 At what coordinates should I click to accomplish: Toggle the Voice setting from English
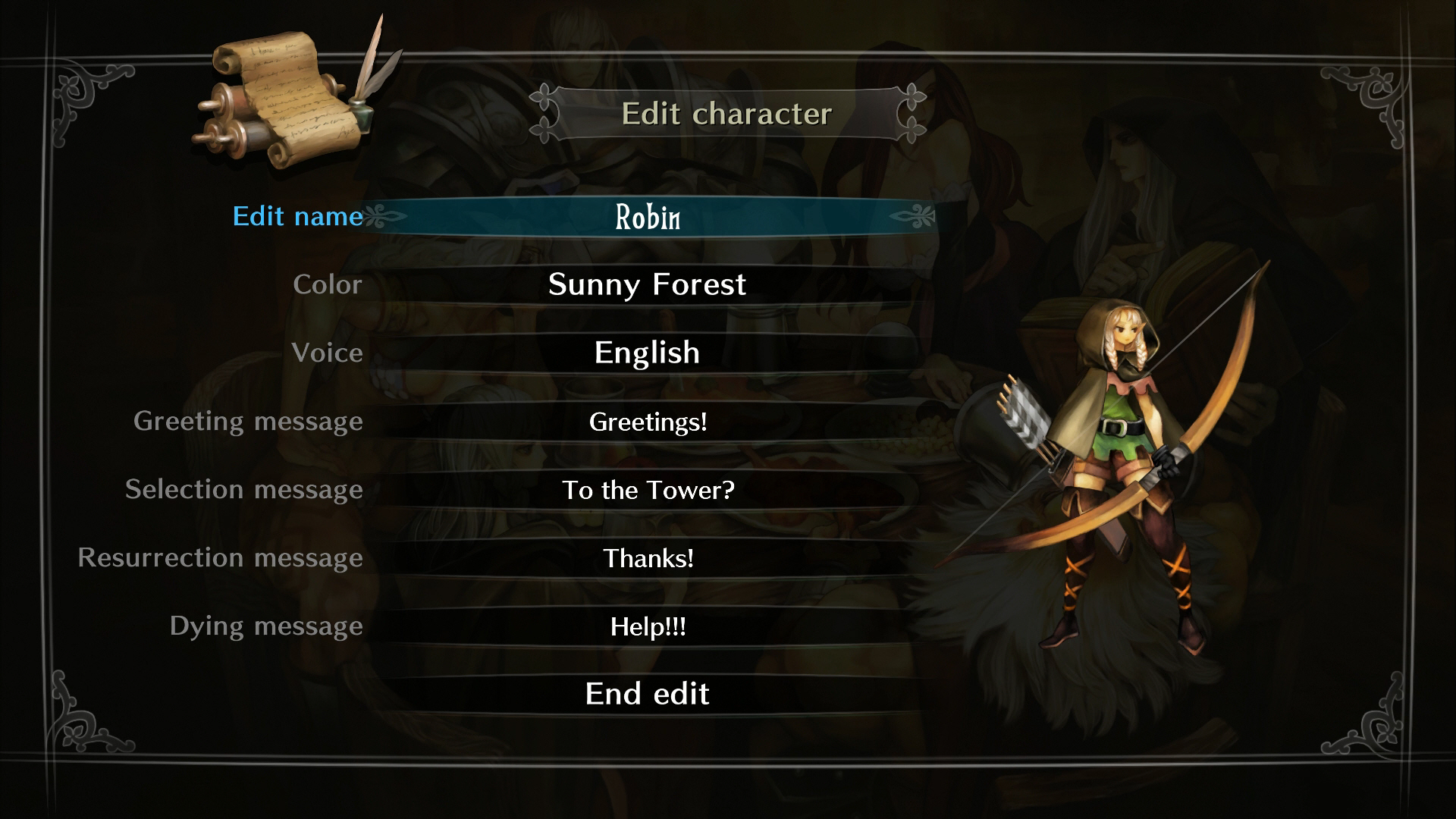pos(648,352)
